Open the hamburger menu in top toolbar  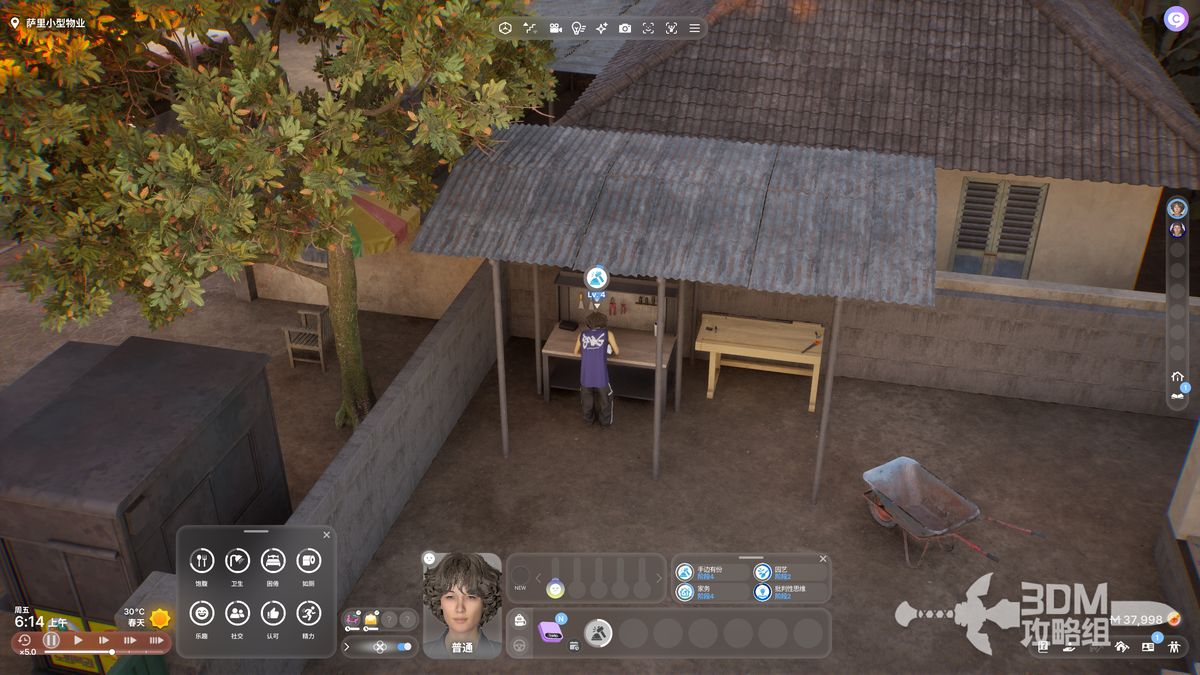click(x=694, y=28)
